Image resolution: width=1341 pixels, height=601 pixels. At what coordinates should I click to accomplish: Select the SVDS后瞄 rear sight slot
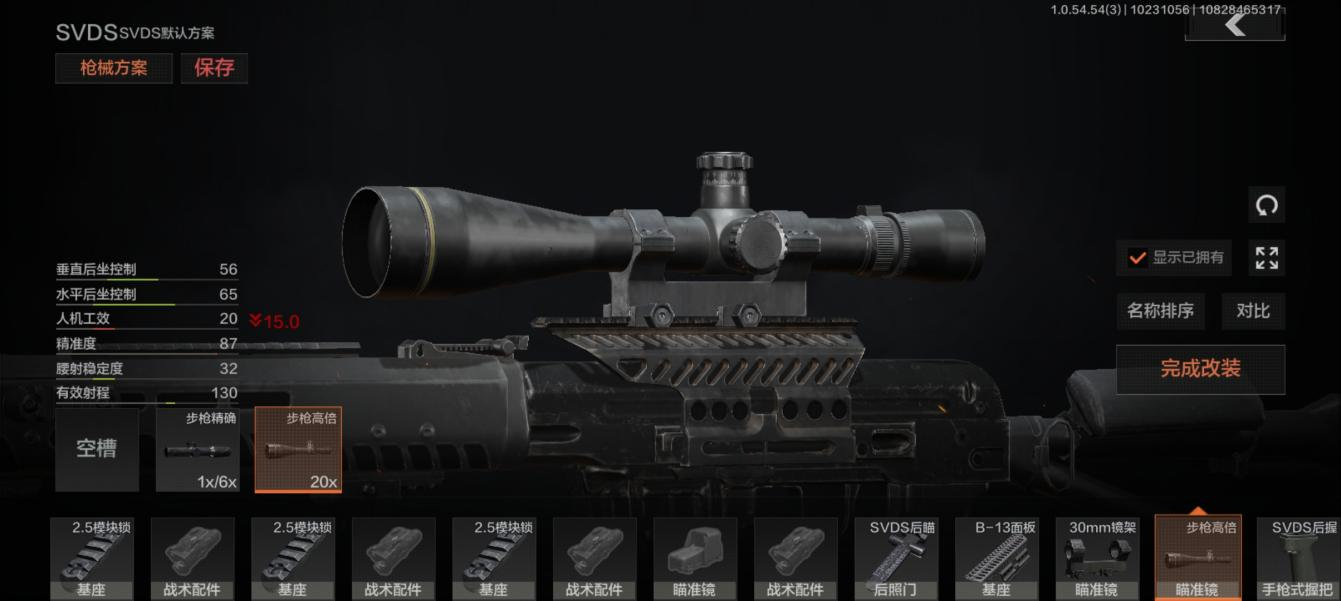[896, 558]
